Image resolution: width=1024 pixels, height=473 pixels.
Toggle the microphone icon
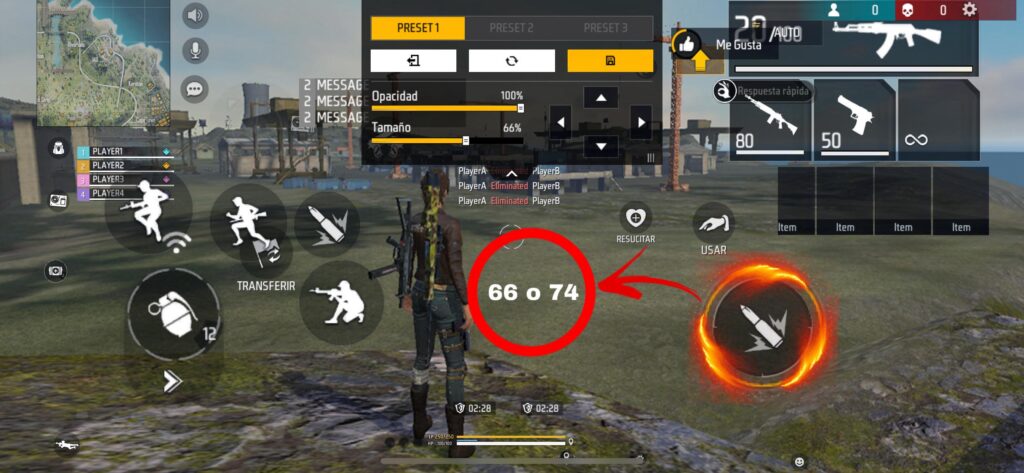pos(195,51)
